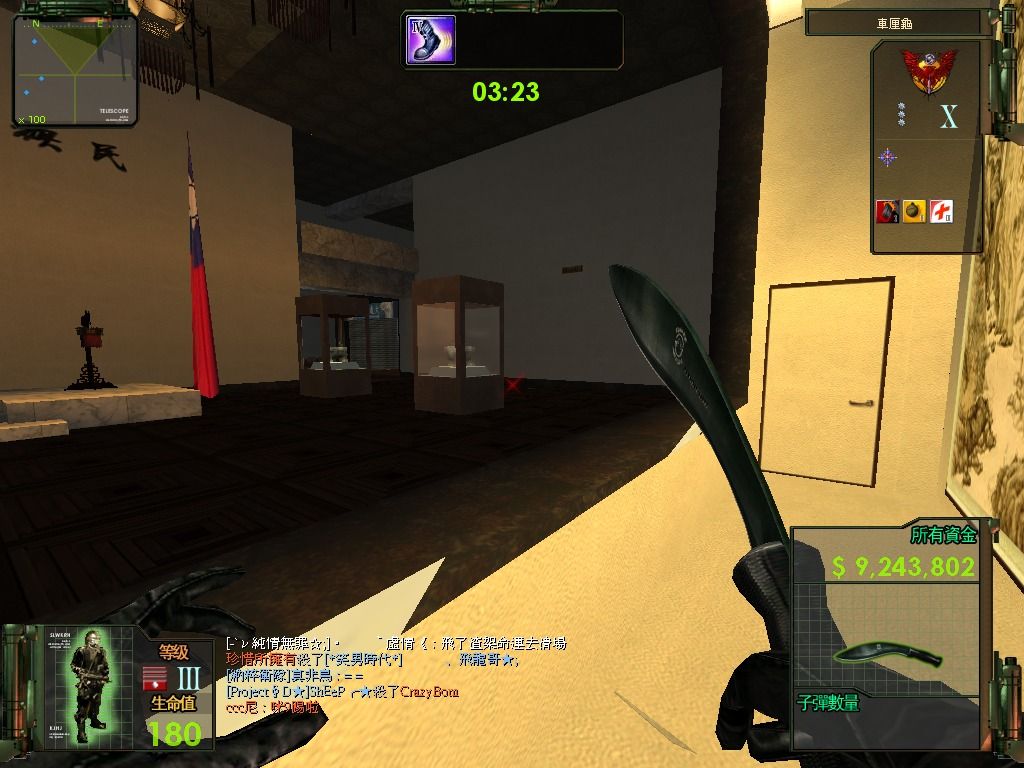The image size is (1024, 768).
Task: Click the purple crosshair icon
Action: (887, 157)
